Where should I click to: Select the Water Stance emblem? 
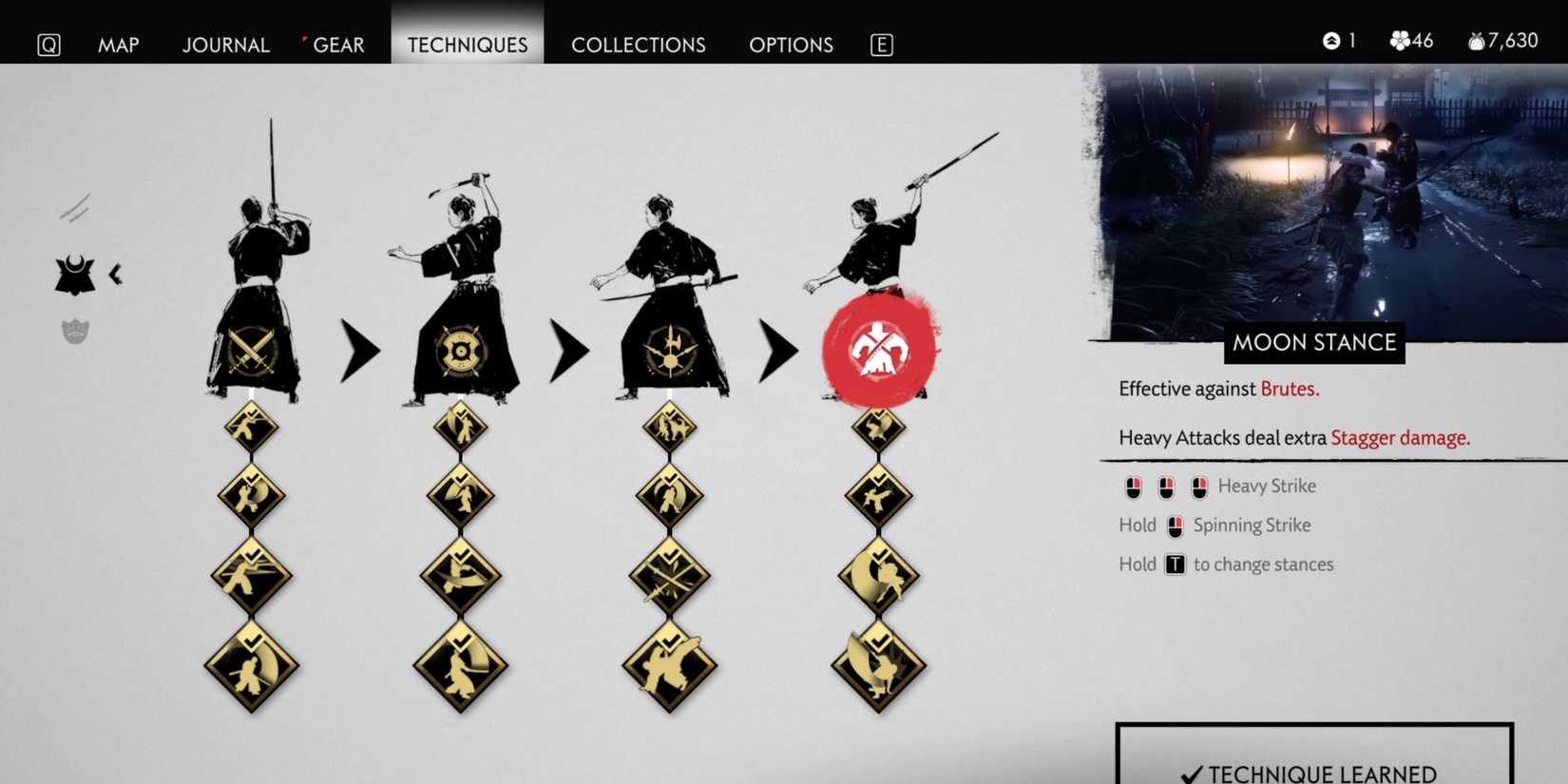point(463,352)
